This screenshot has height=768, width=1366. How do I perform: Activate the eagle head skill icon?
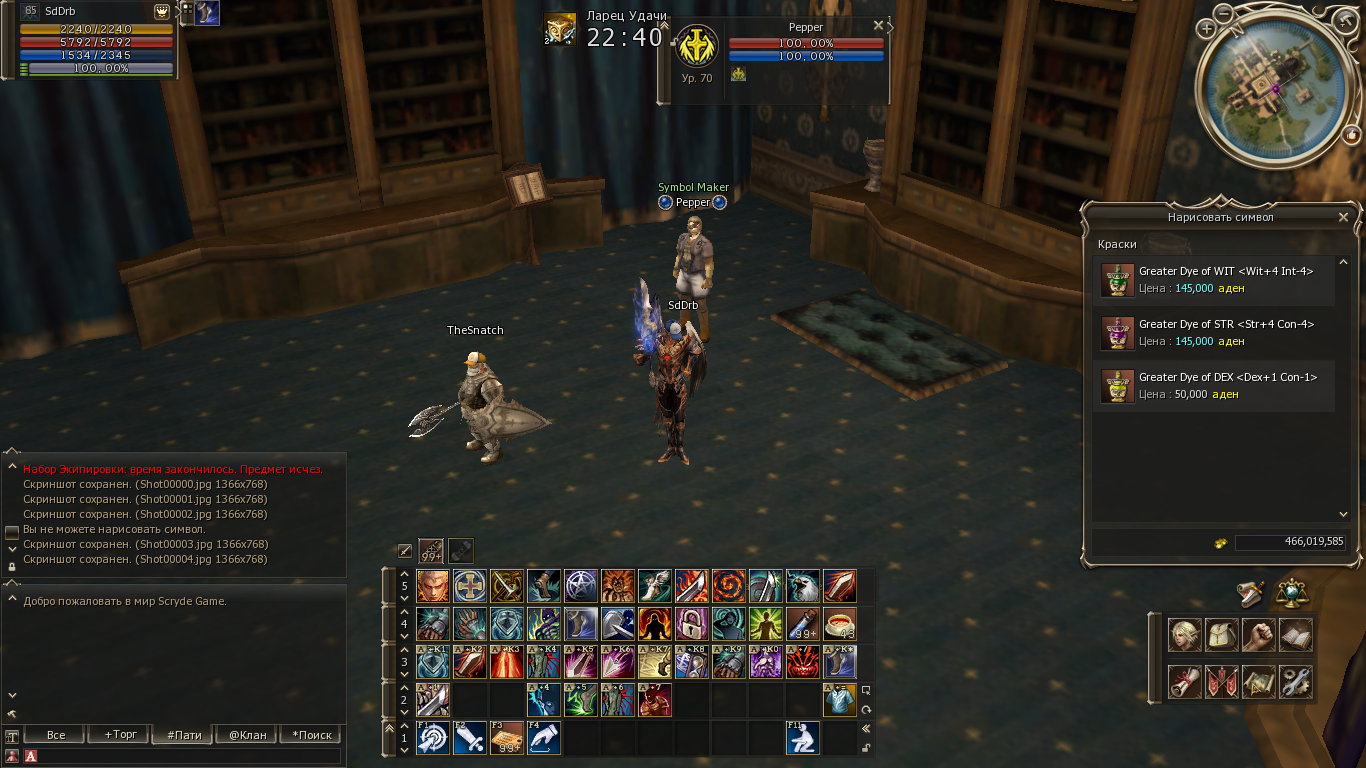coord(803,586)
